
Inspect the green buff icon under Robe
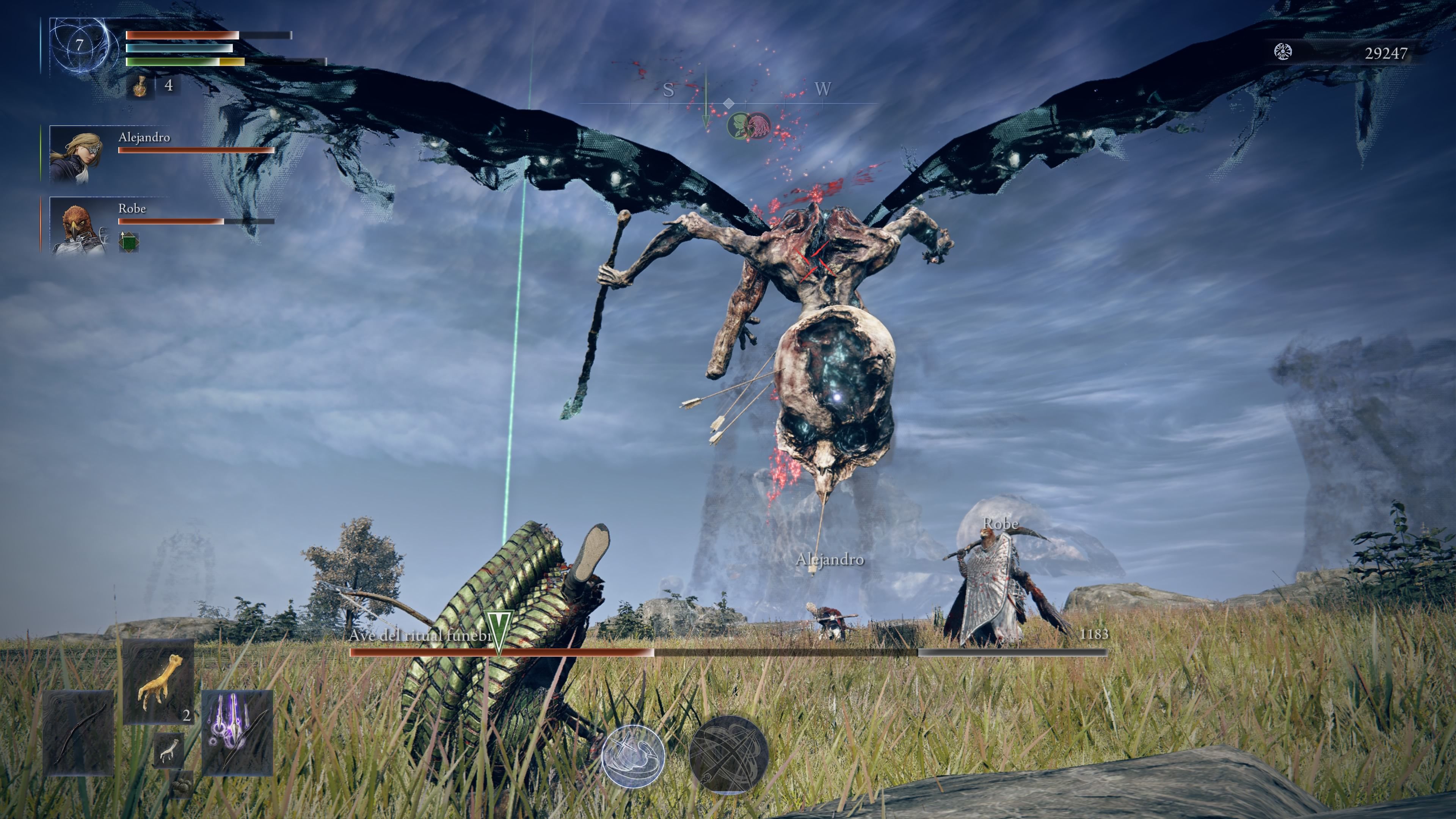coord(128,242)
